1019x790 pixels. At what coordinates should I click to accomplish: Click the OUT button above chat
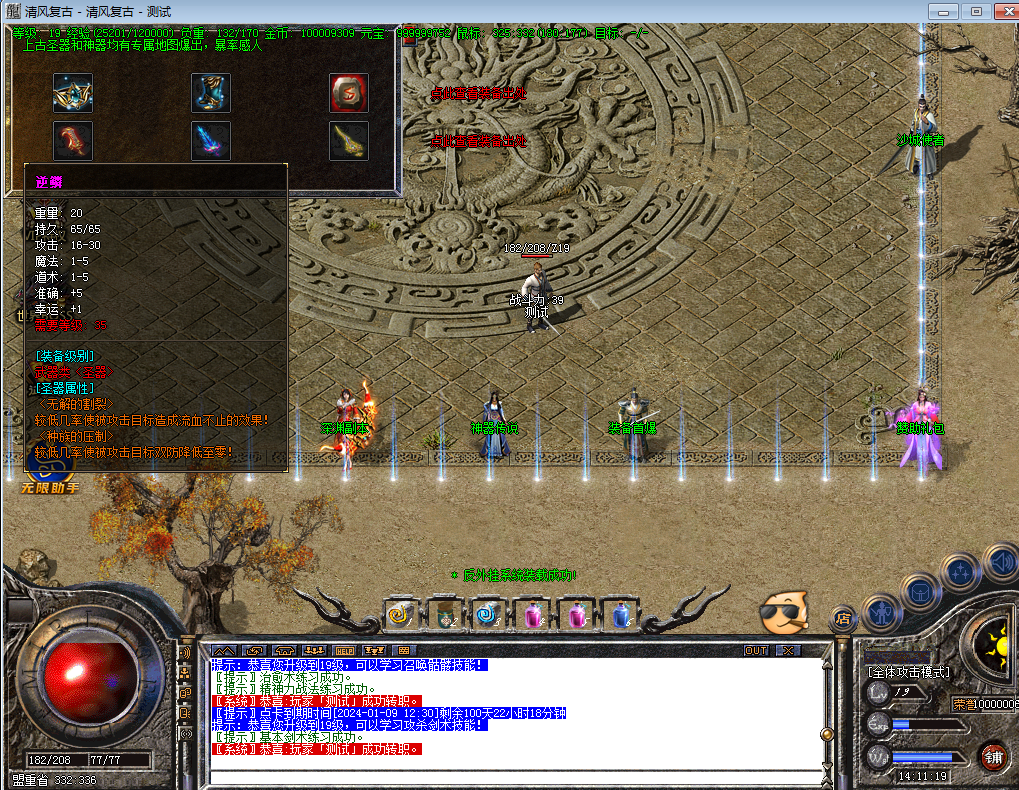click(756, 650)
